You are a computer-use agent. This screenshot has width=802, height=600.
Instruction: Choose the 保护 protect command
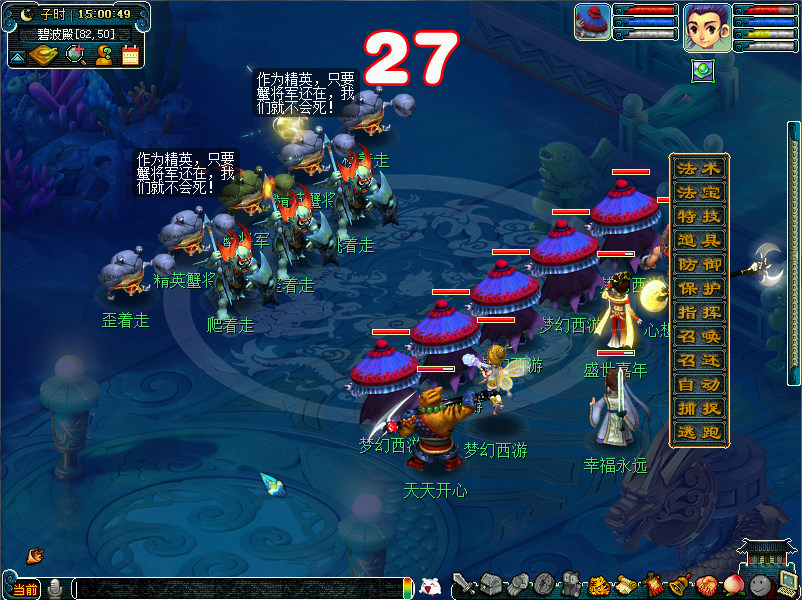[698, 288]
